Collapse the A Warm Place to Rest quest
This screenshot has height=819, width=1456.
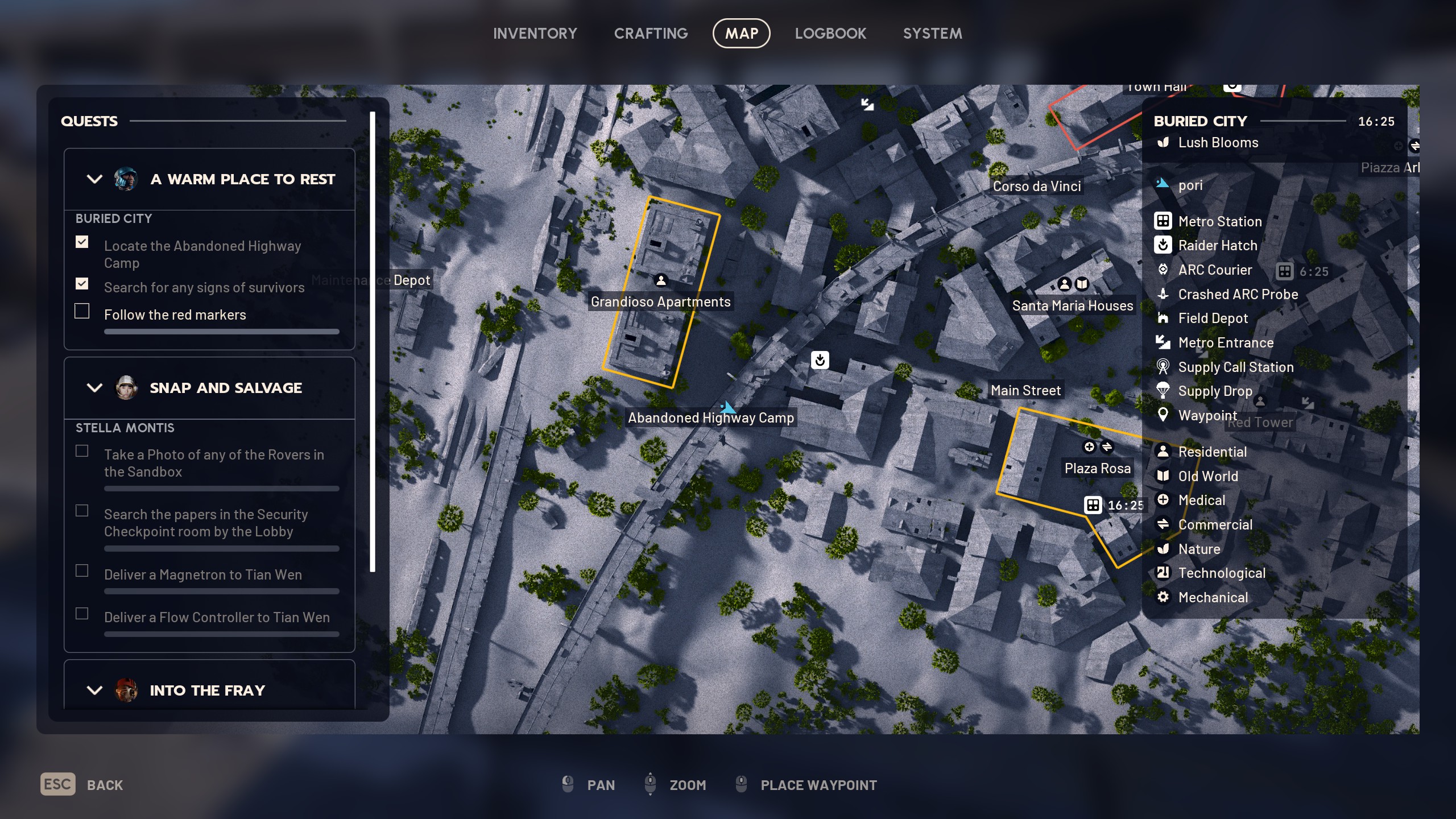[94, 179]
